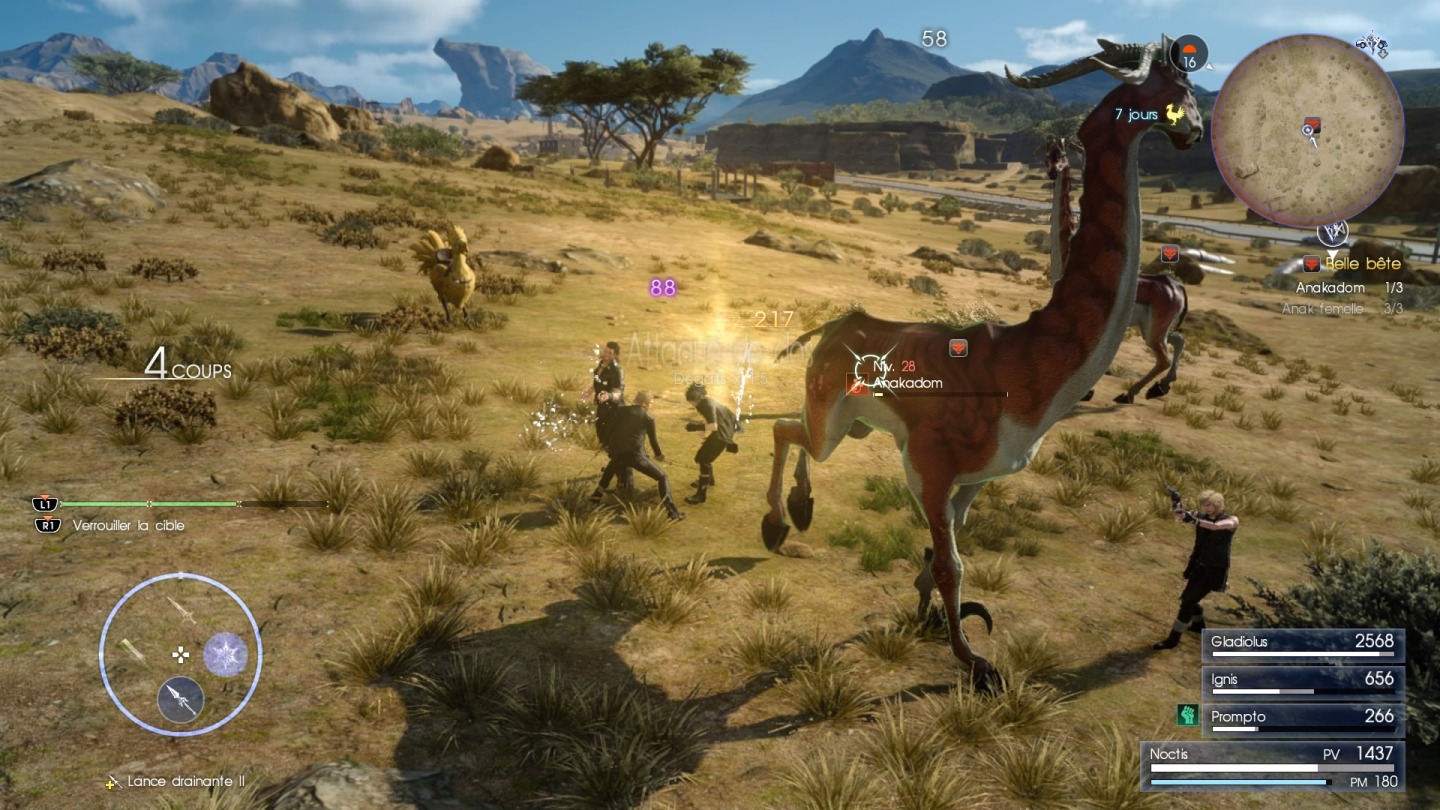Select Gladiolus in the party list
Image resolution: width=1440 pixels, height=810 pixels.
pos(1303,645)
